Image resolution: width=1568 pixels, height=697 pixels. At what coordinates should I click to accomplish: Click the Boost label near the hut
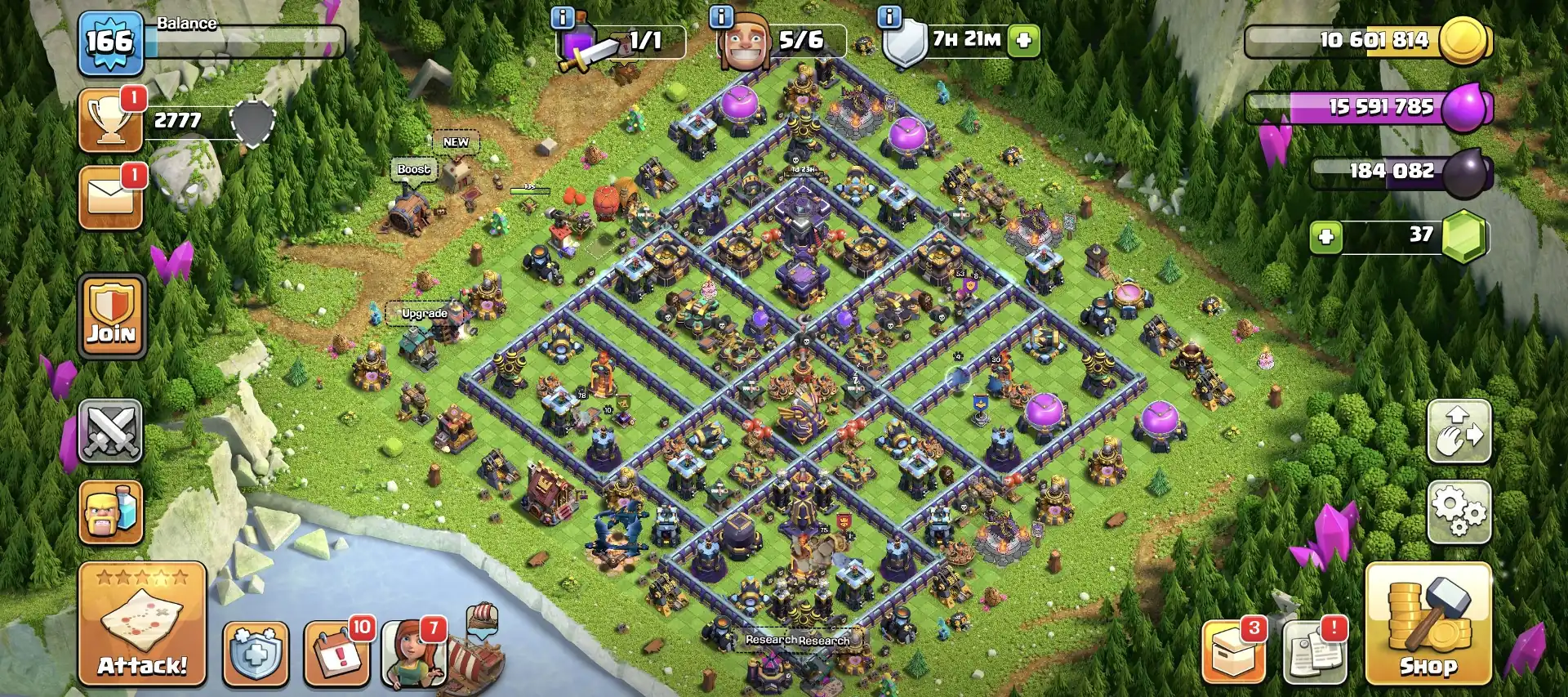click(x=412, y=170)
